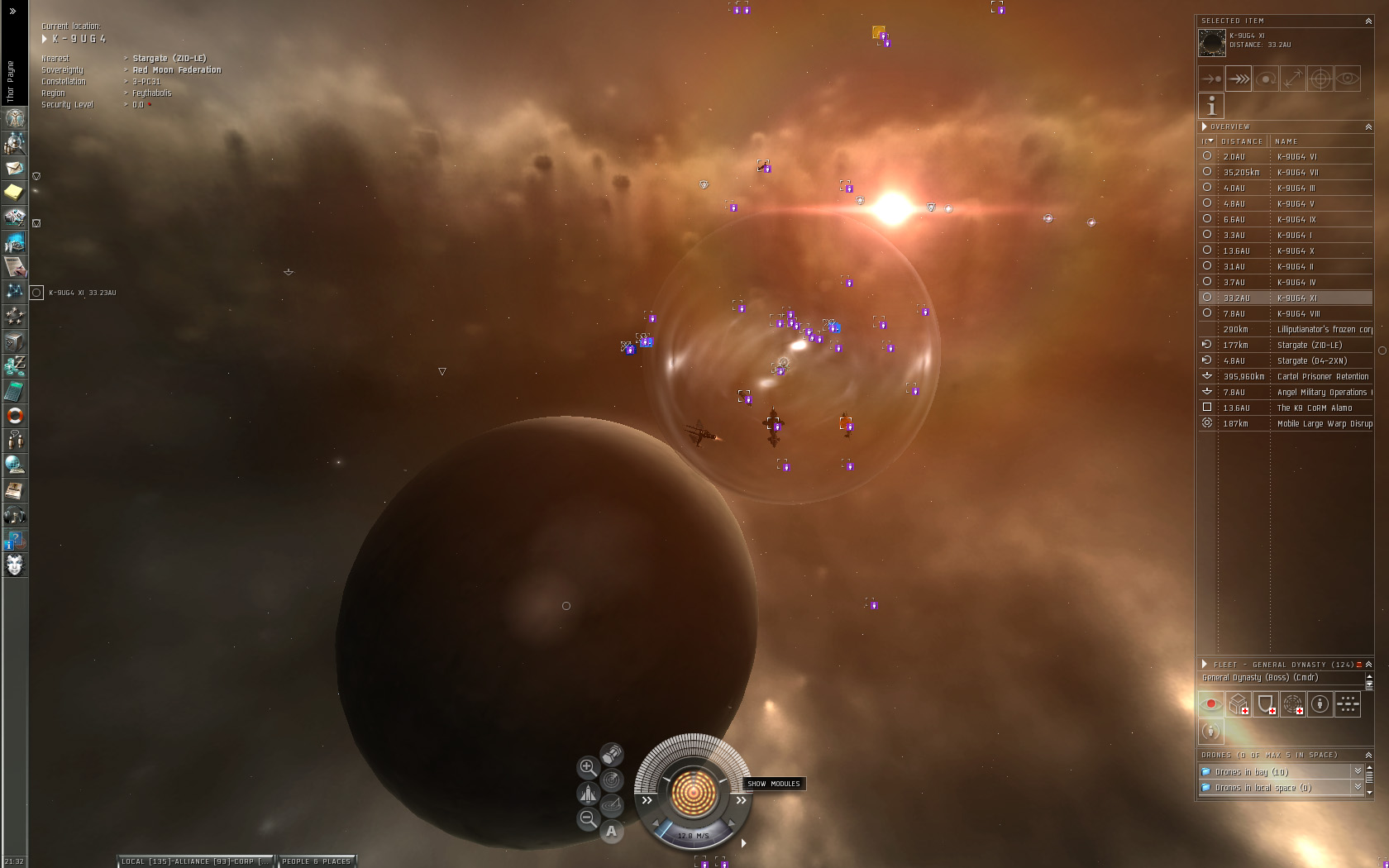Open the People & Places tab
The height and width of the screenshot is (868, 1389).
click(316, 861)
